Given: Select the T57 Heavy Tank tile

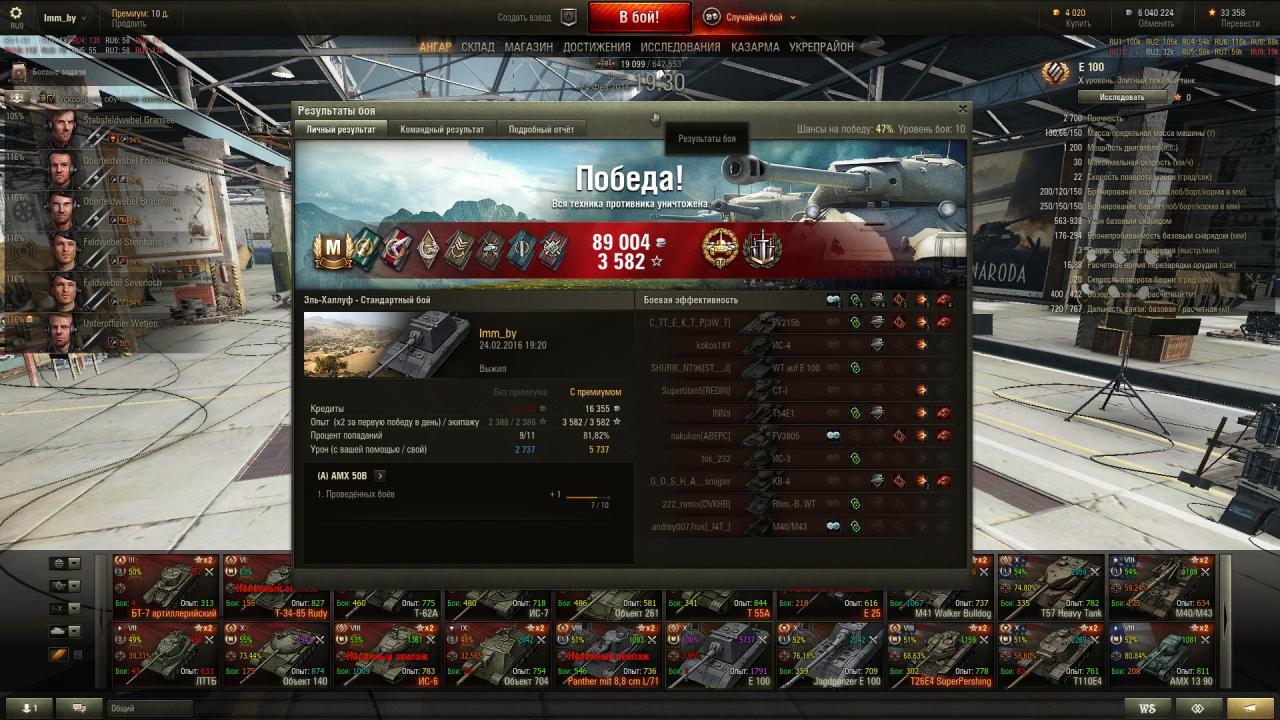Looking at the screenshot, I should coord(1050,588).
